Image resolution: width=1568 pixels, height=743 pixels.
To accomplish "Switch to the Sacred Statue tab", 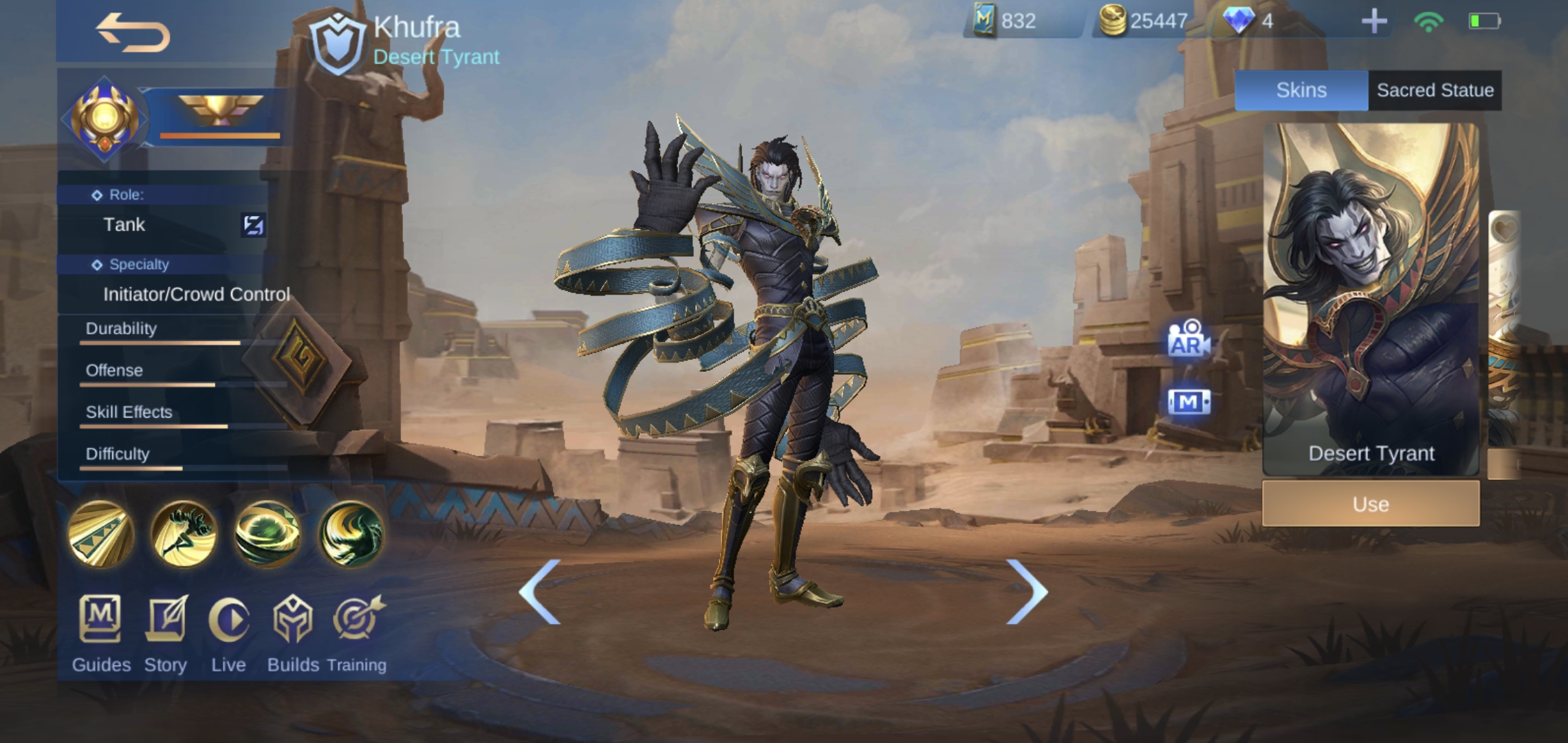I will click(1433, 89).
